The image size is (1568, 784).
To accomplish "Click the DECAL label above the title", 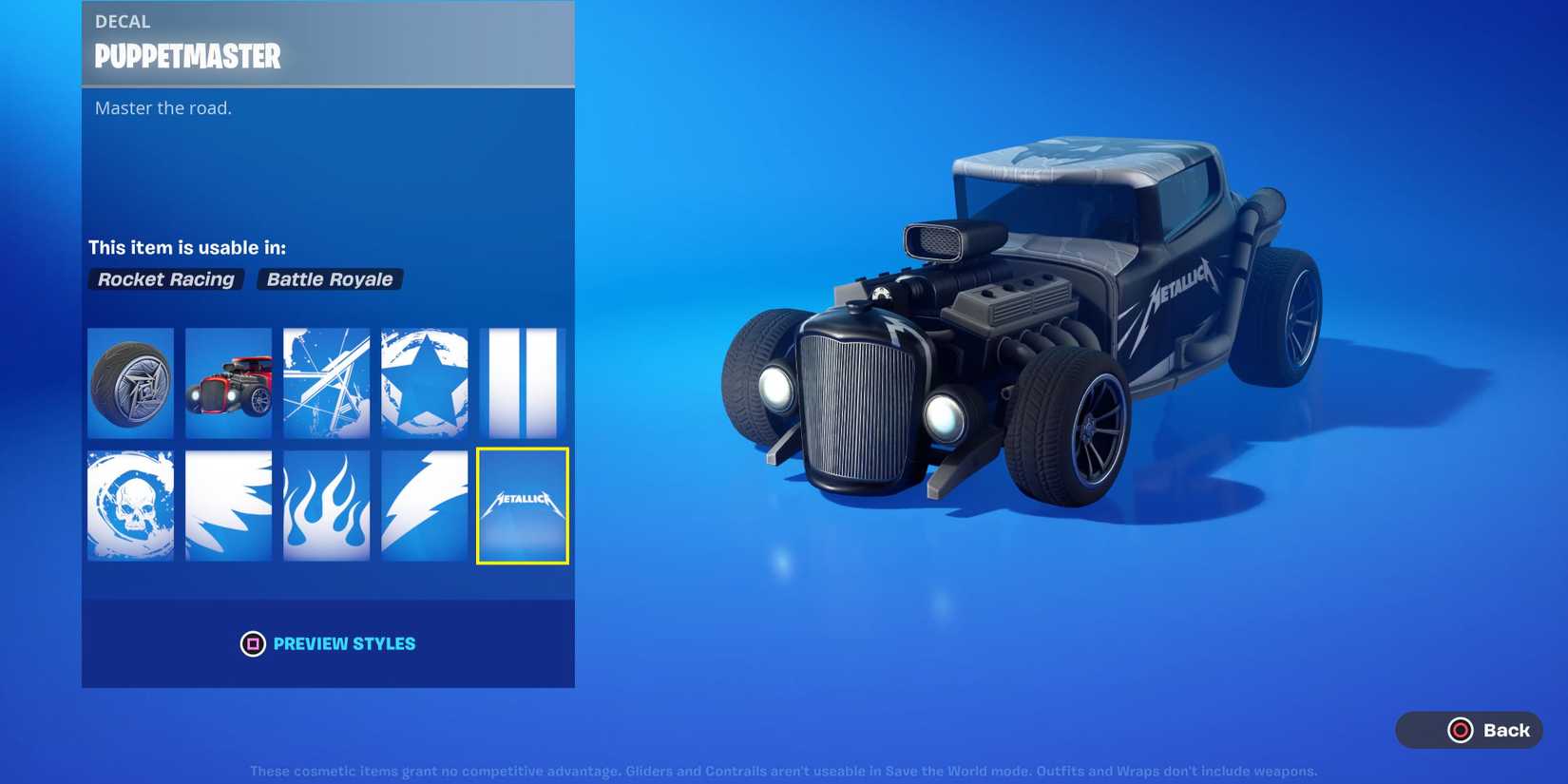I will 123,21.
